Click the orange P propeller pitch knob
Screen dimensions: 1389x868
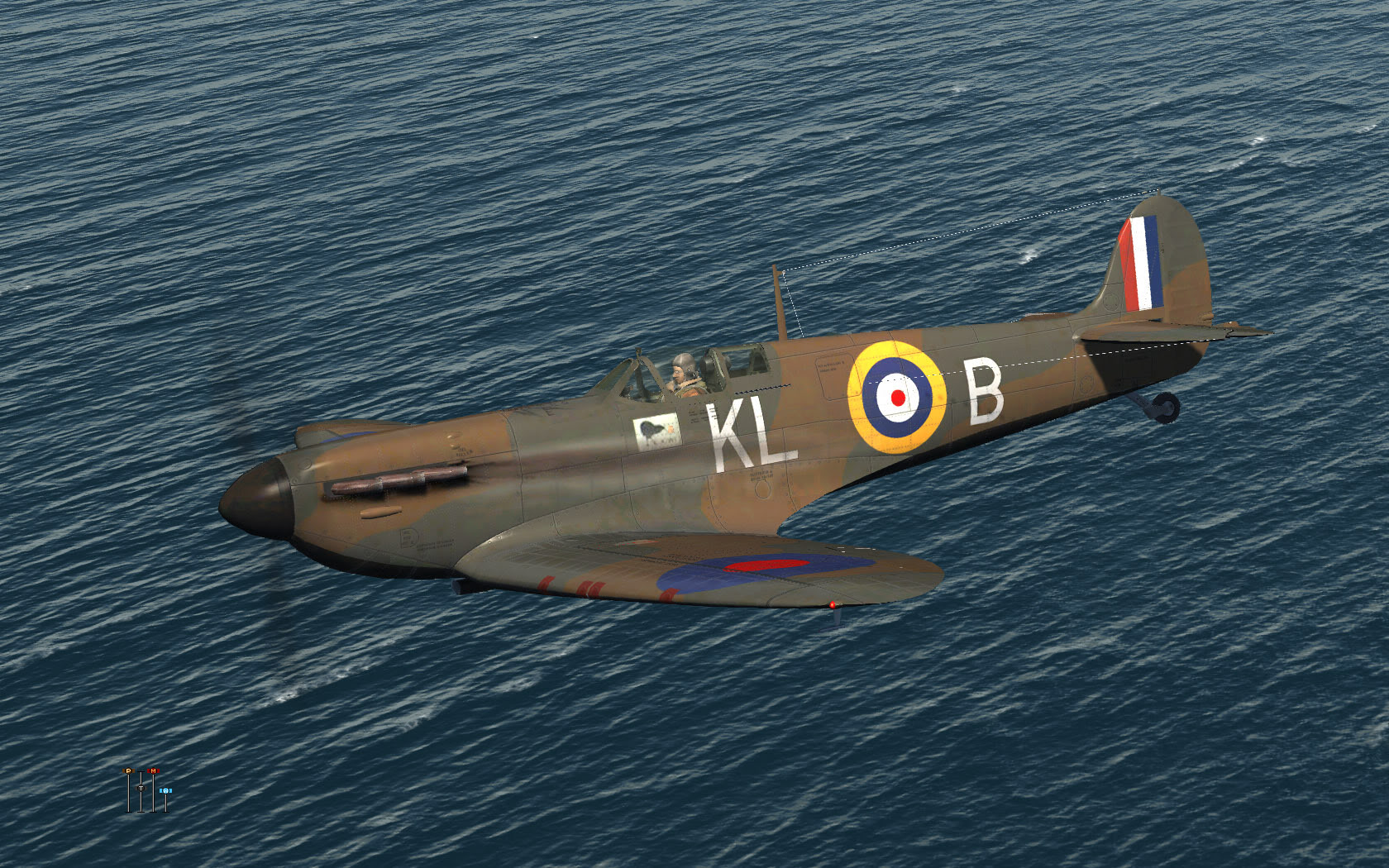click(128, 770)
